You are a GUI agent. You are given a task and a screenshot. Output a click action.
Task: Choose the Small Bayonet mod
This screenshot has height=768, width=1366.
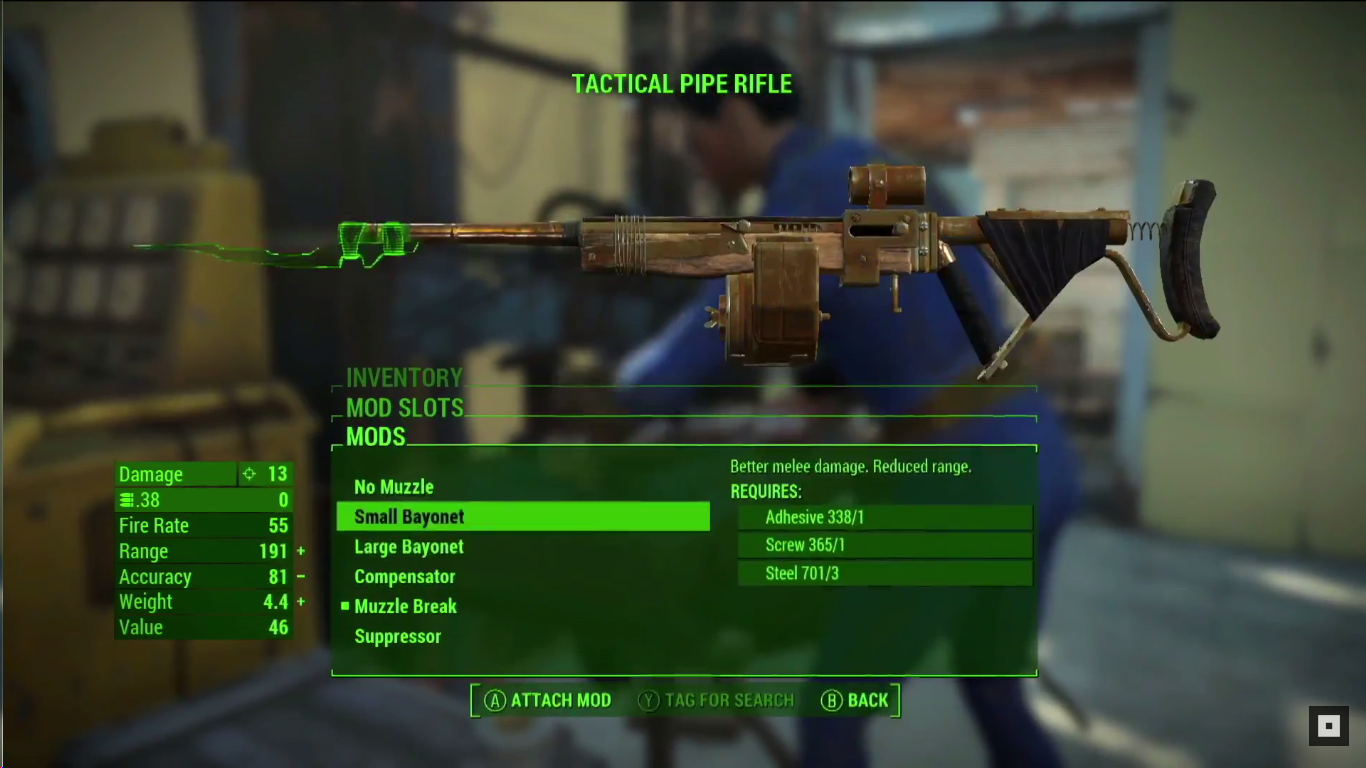(409, 517)
